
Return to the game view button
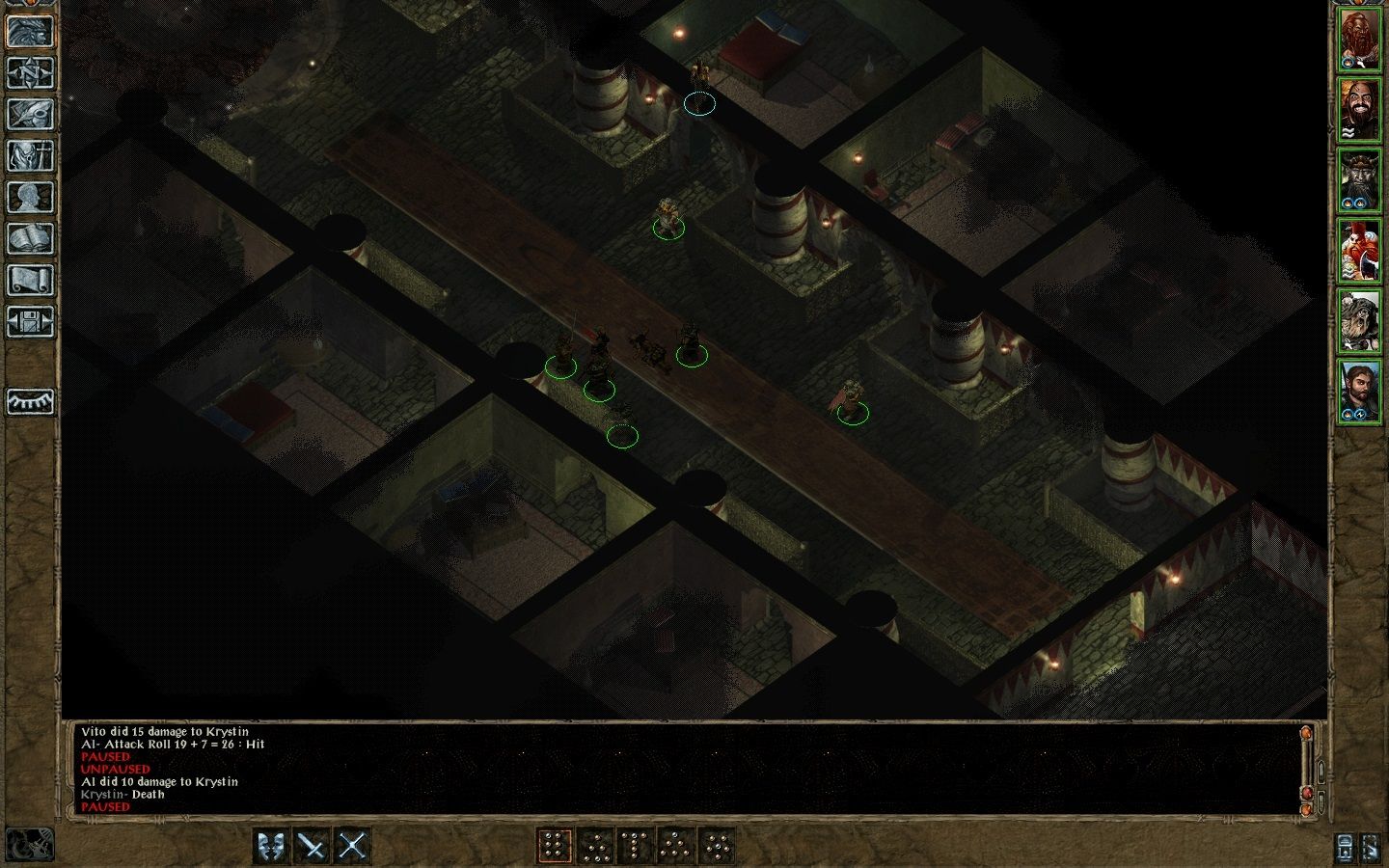click(x=30, y=31)
